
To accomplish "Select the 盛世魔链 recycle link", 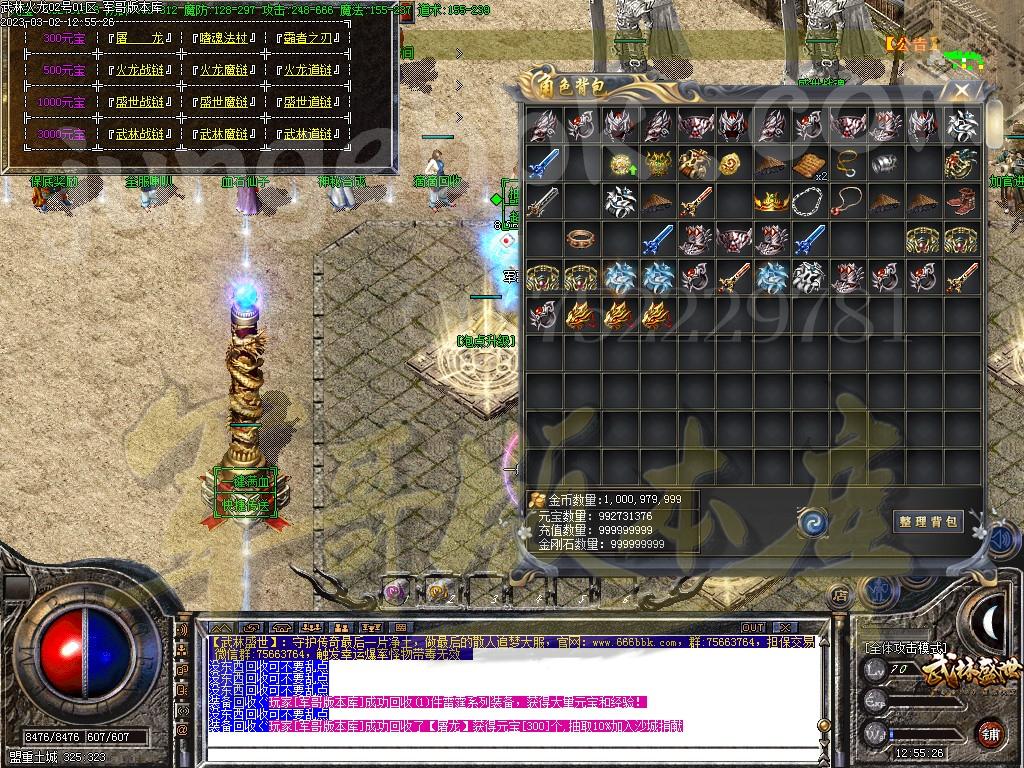I will (x=224, y=102).
